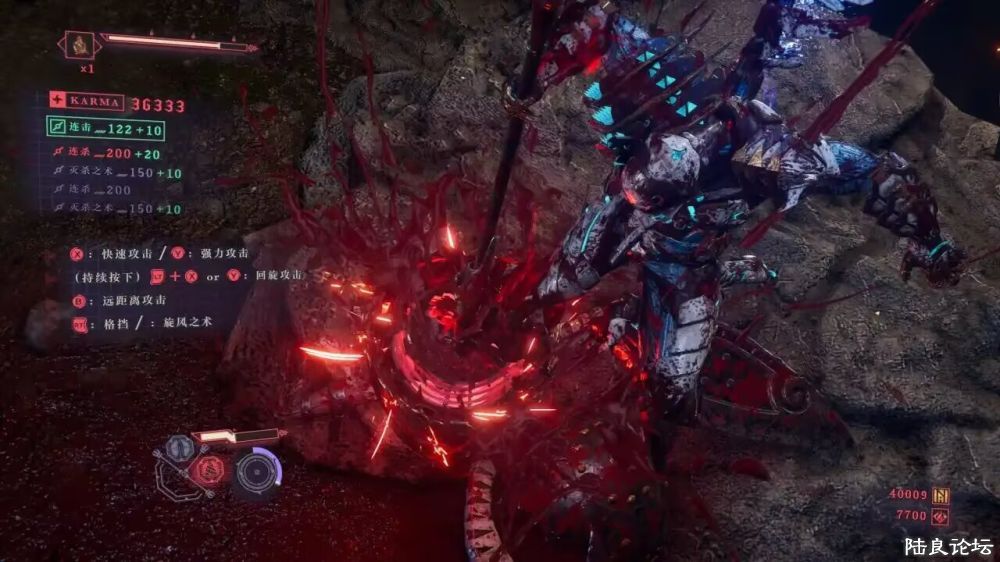Select the blue octagon weapon icon

tap(180, 447)
